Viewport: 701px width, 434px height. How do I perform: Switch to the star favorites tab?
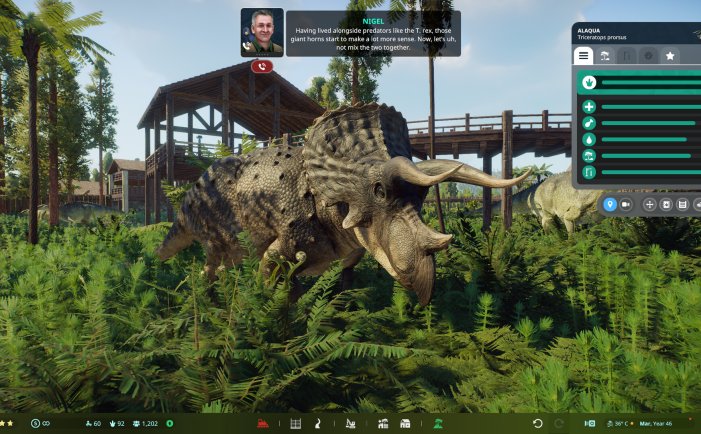click(x=670, y=56)
